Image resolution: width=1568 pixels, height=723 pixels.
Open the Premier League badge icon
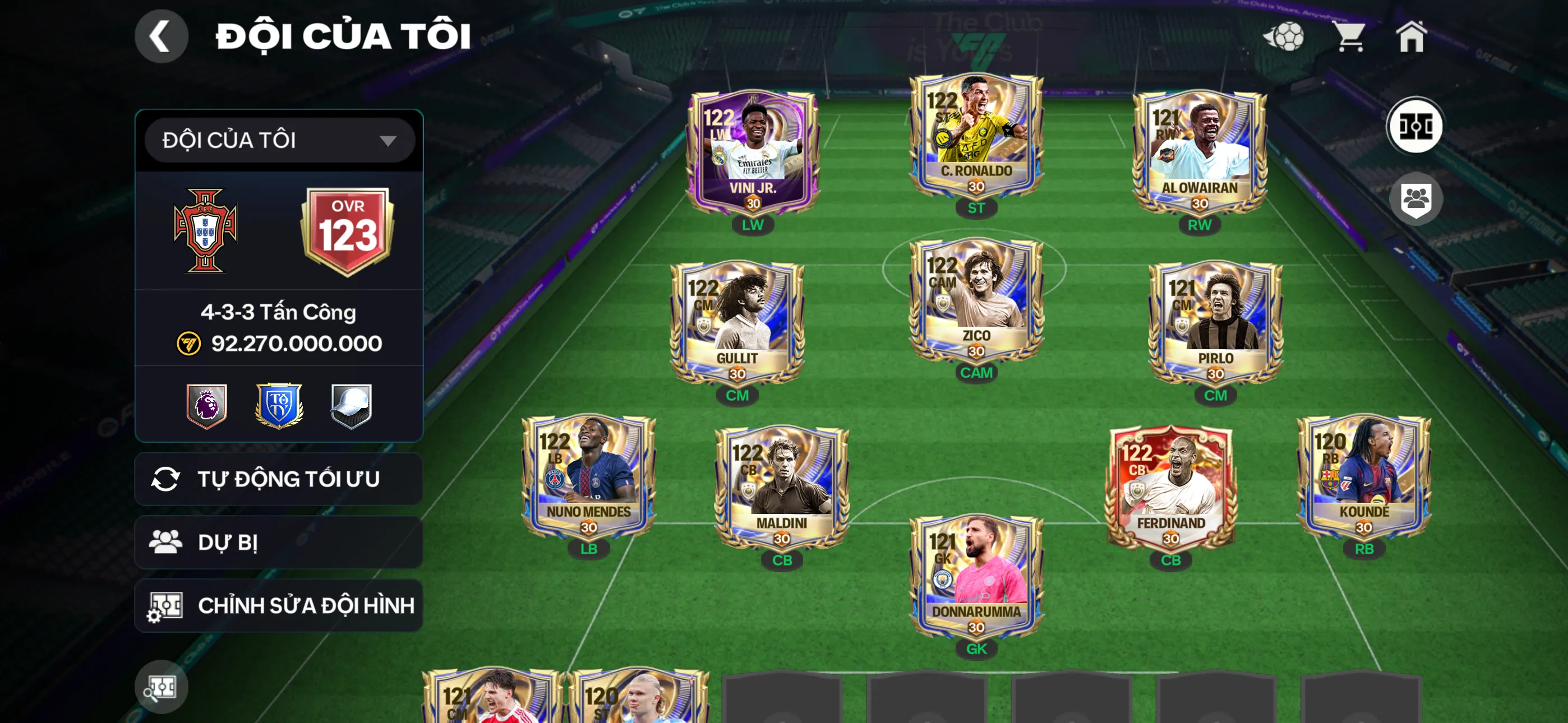pos(207,405)
